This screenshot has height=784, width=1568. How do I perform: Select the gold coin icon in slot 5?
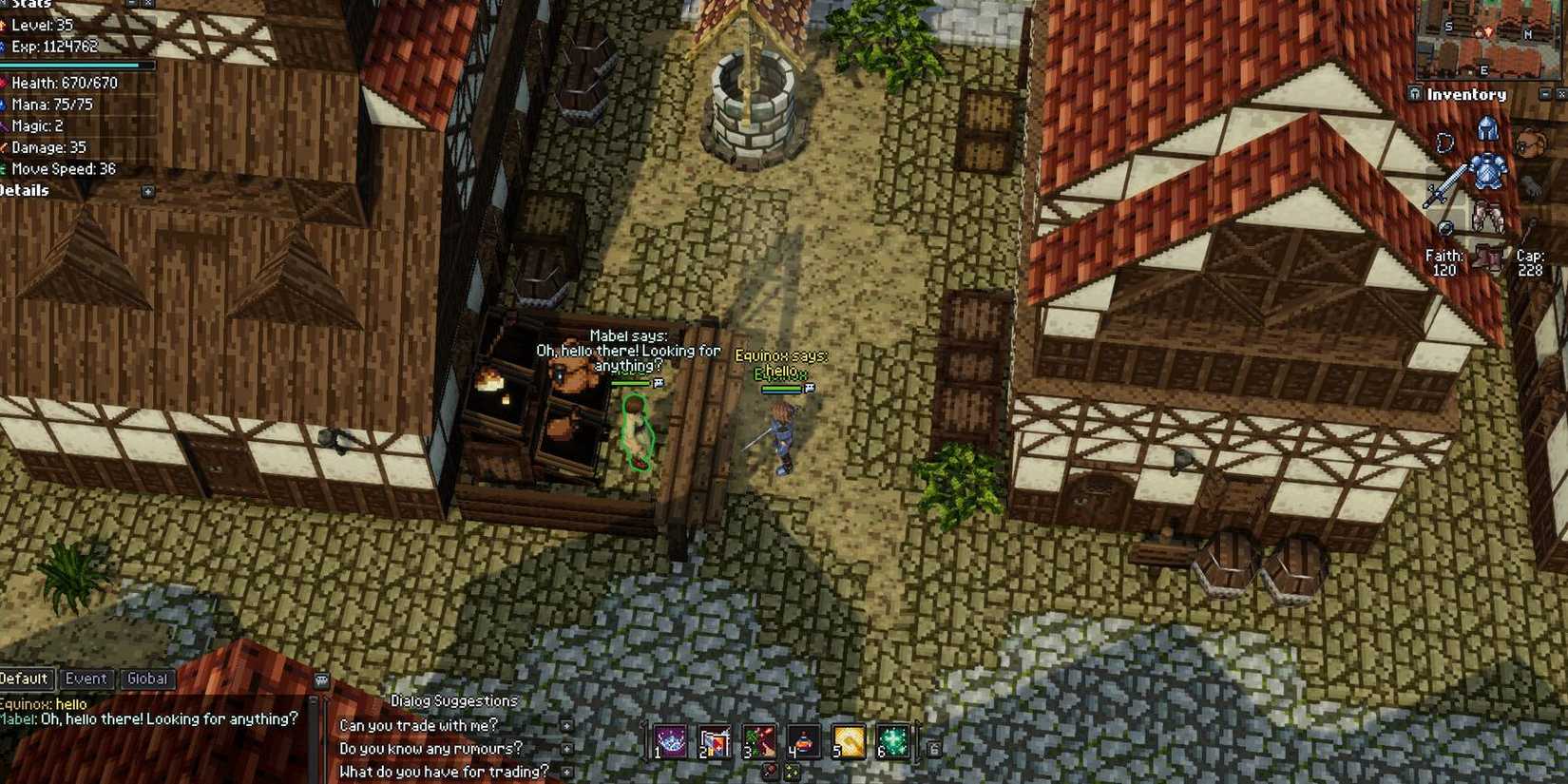point(848,740)
